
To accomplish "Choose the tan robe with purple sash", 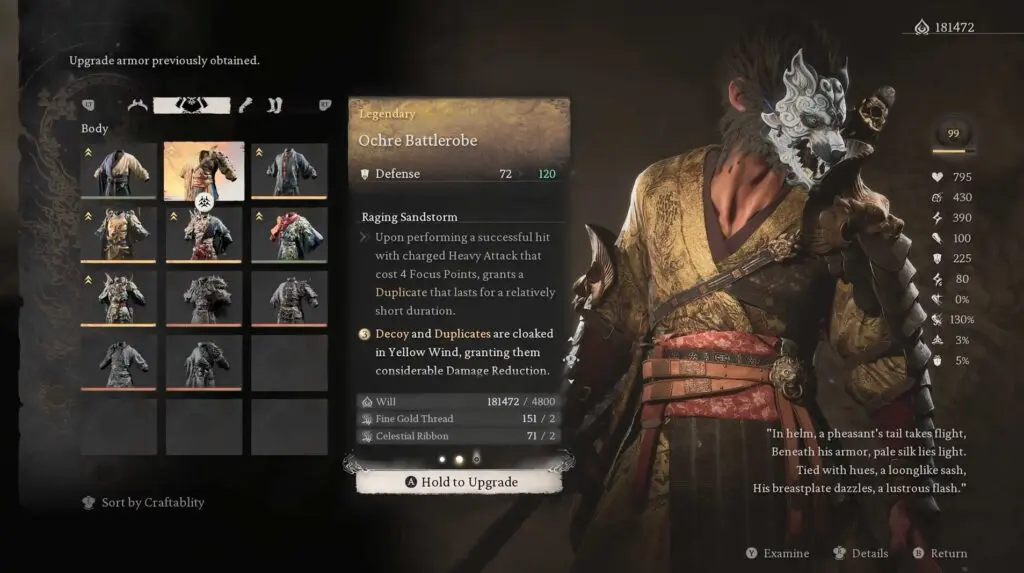I will tap(119, 171).
